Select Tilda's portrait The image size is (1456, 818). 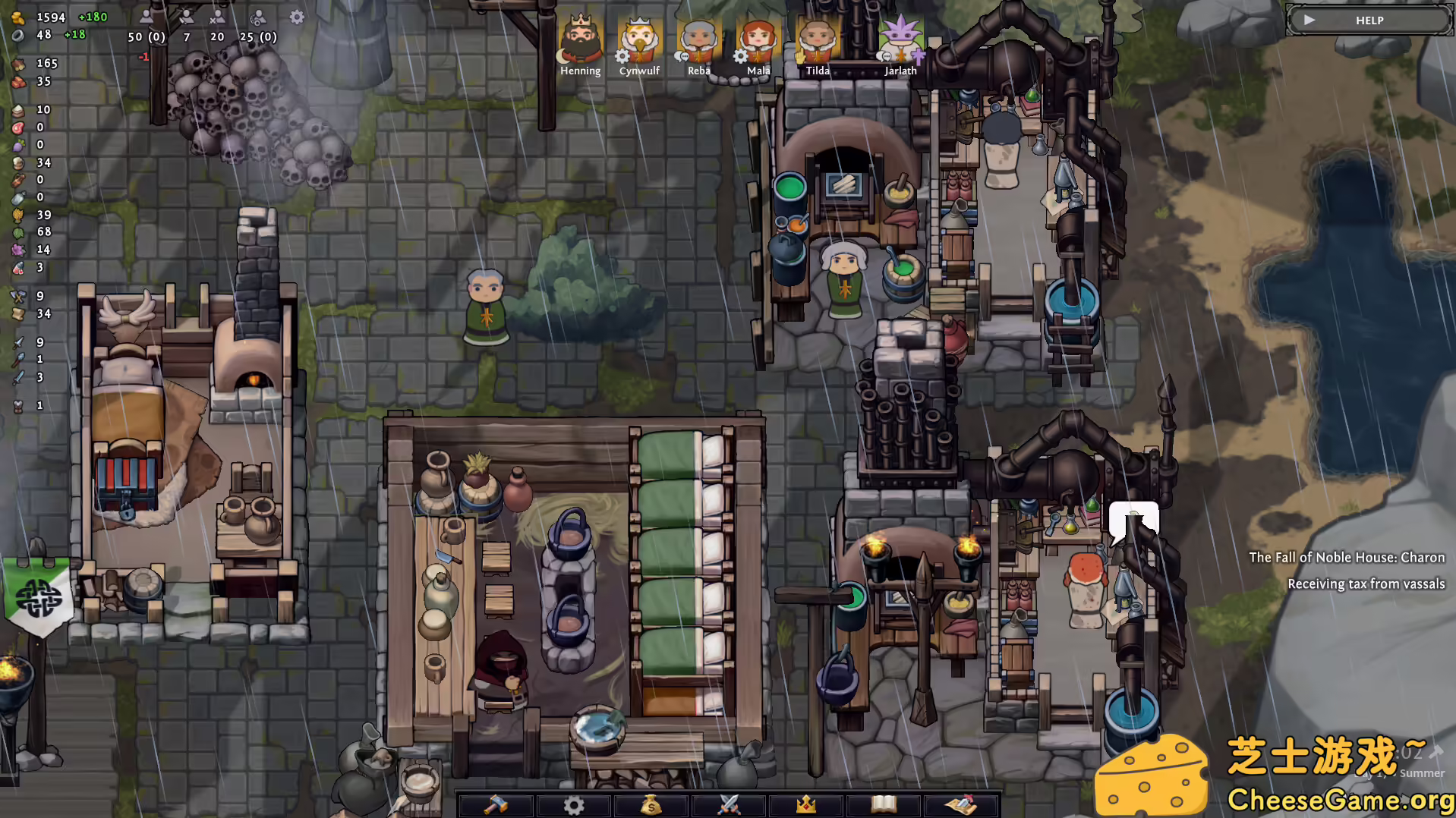click(x=817, y=39)
